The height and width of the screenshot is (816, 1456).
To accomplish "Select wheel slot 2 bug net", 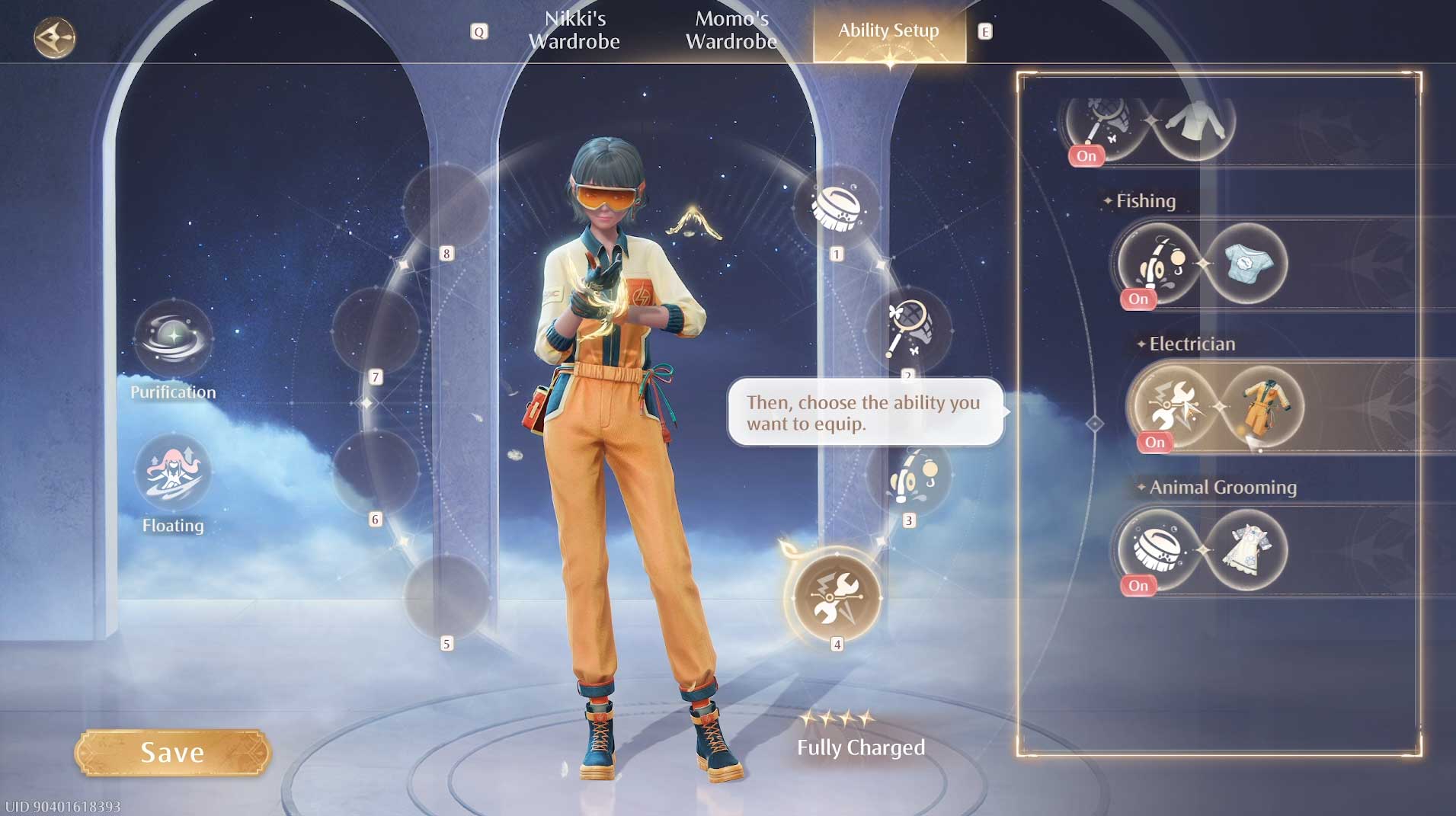I will coord(907,330).
